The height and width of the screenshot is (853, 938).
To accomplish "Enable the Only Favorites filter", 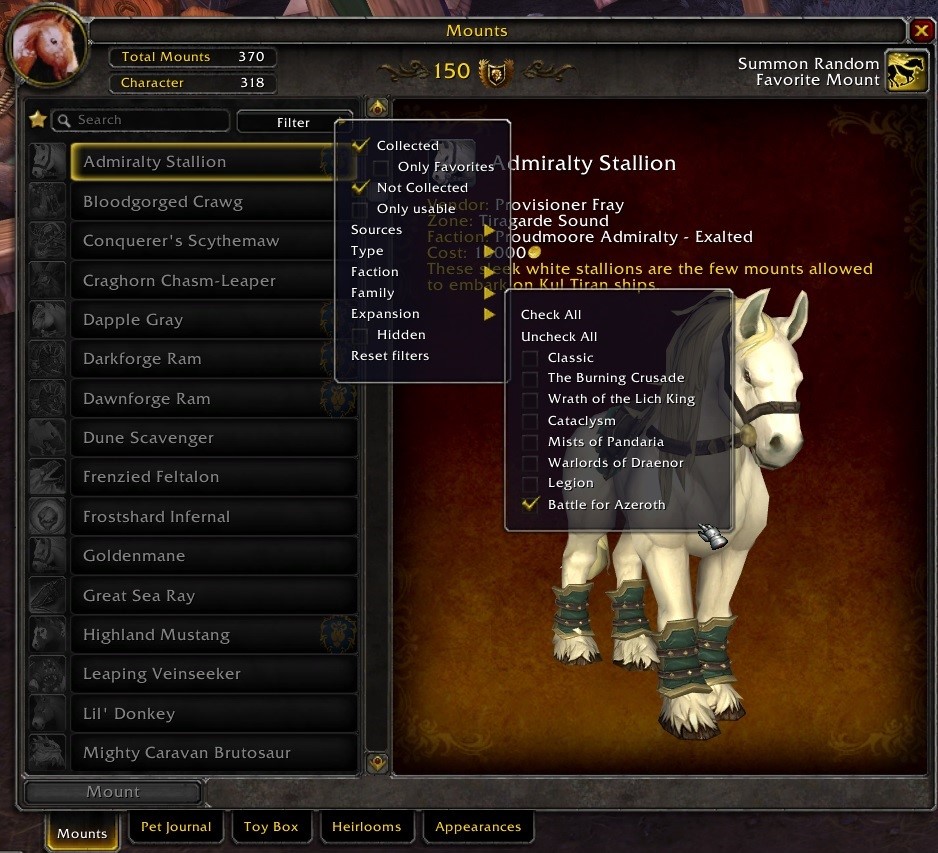I will [x=382, y=167].
